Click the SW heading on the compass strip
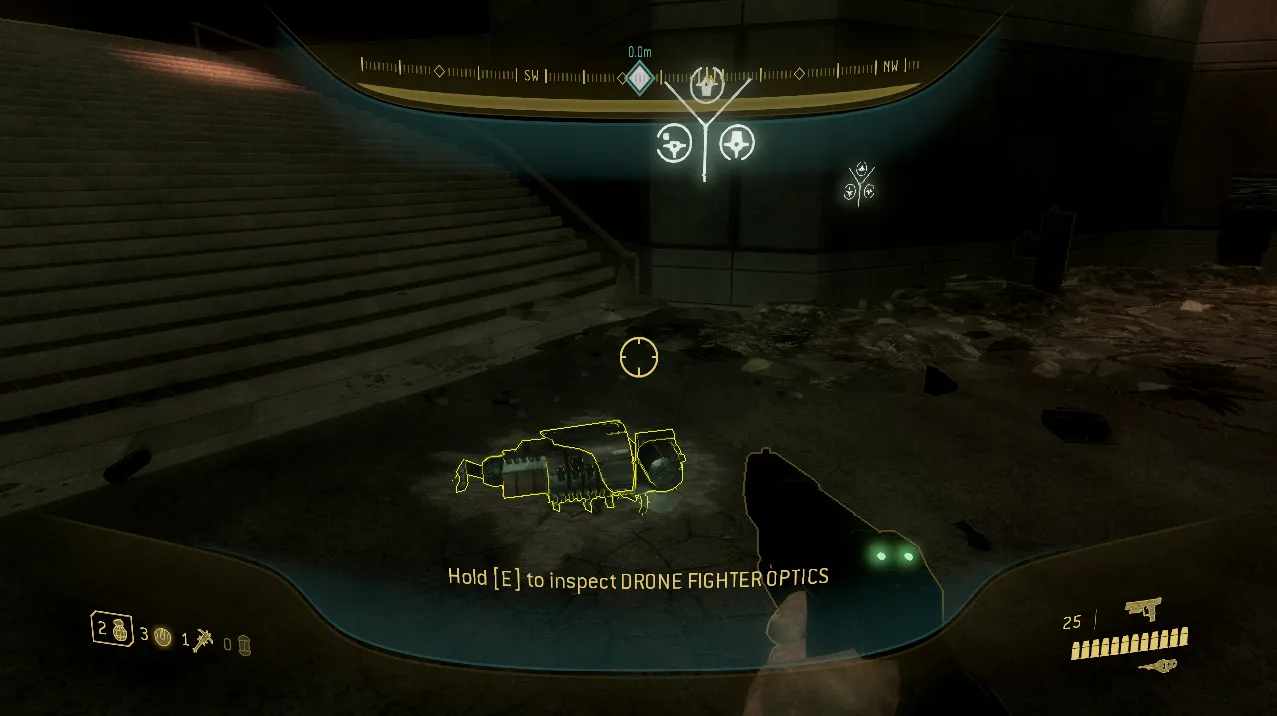The height and width of the screenshot is (716, 1277). [533, 75]
